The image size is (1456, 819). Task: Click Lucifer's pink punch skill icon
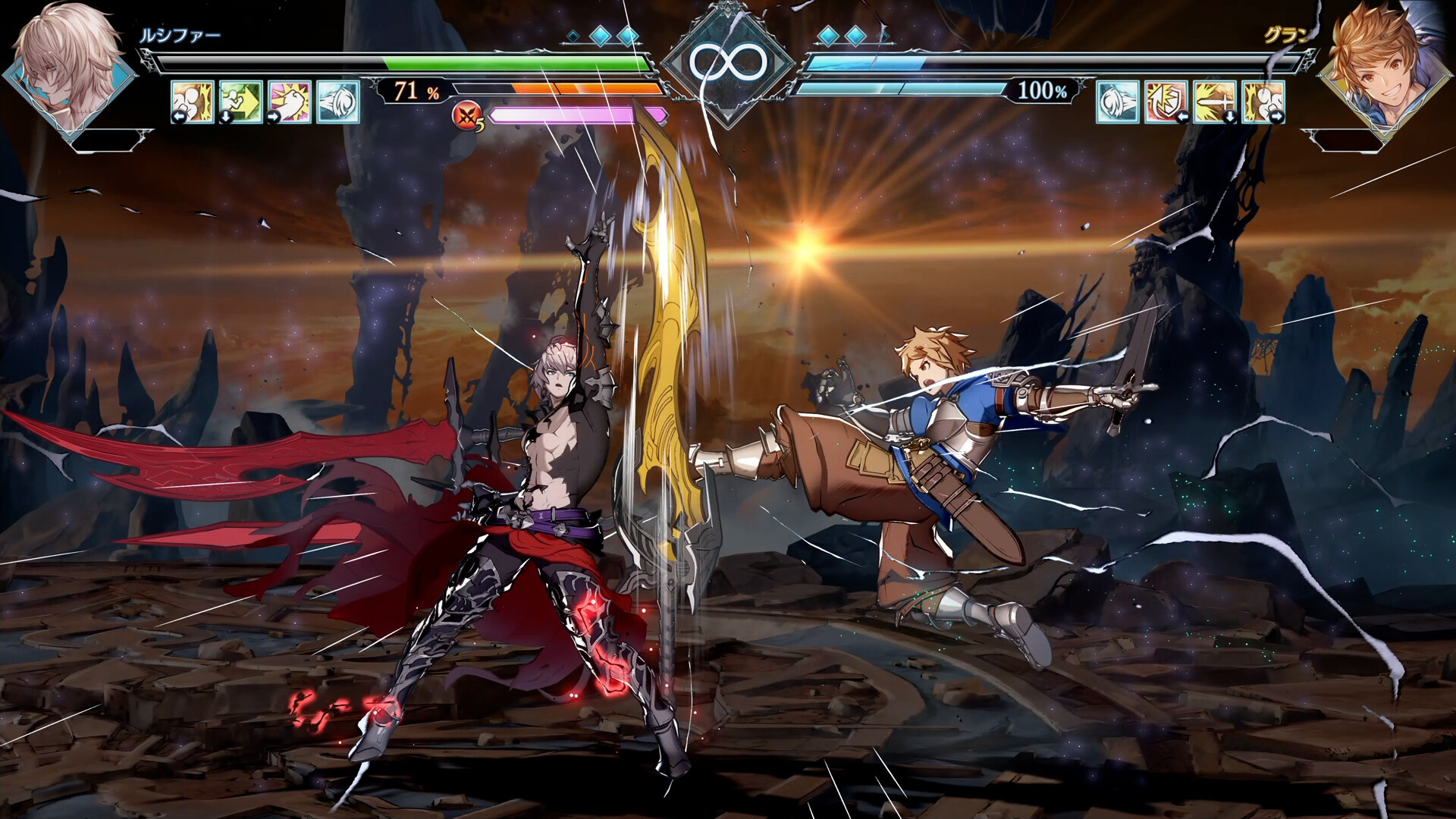(x=288, y=102)
